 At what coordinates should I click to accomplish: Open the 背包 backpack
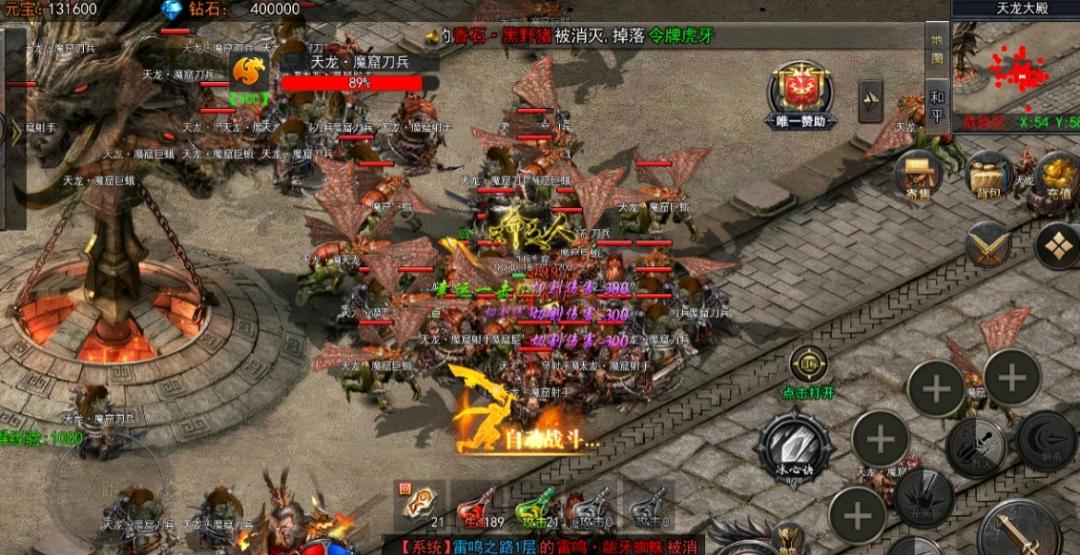[x=988, y=176]
